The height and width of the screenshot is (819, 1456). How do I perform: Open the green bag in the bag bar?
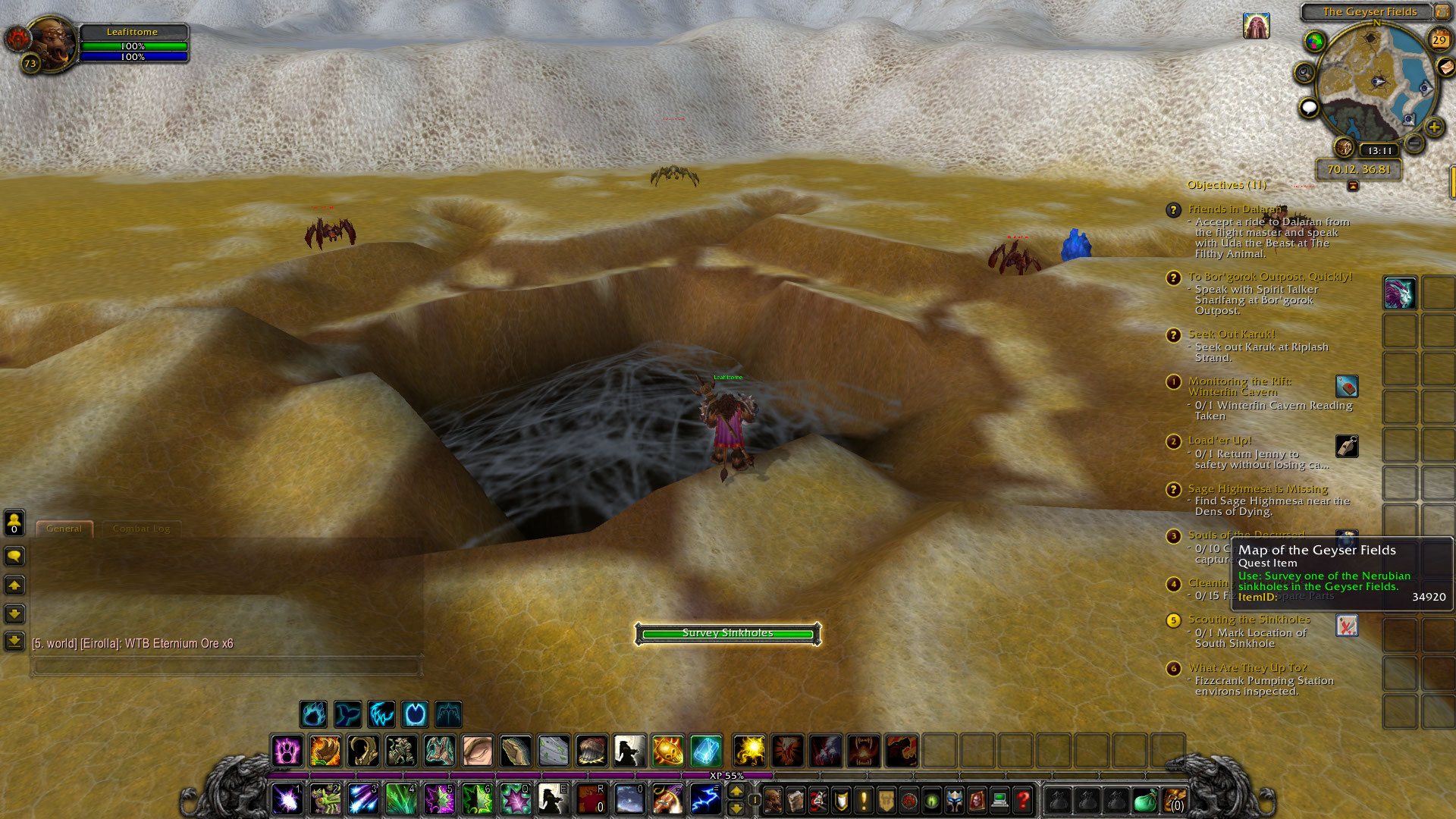(1146, 802)
